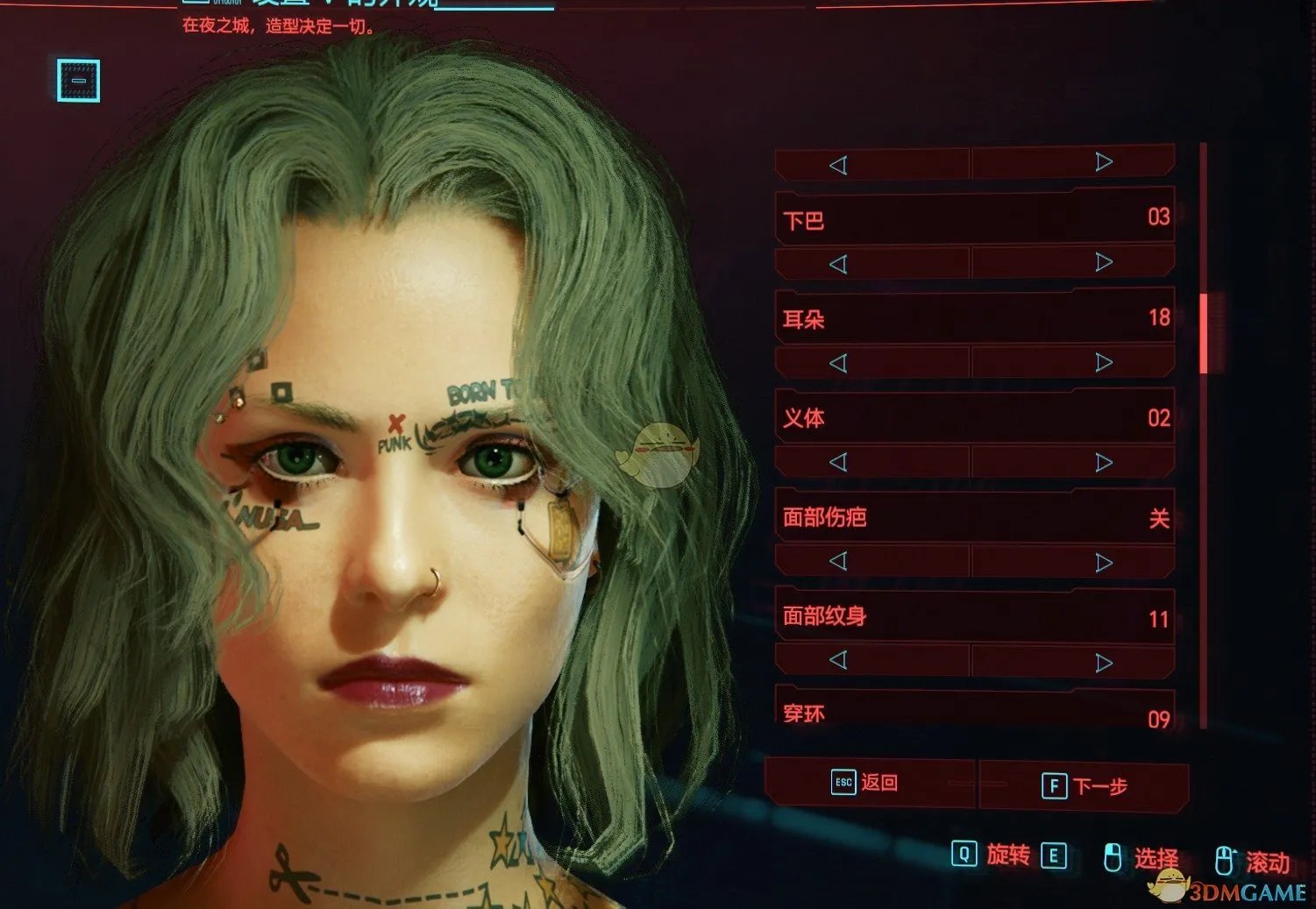
Task: Go back with the 返回 button
Action: [x=868, y=783]
